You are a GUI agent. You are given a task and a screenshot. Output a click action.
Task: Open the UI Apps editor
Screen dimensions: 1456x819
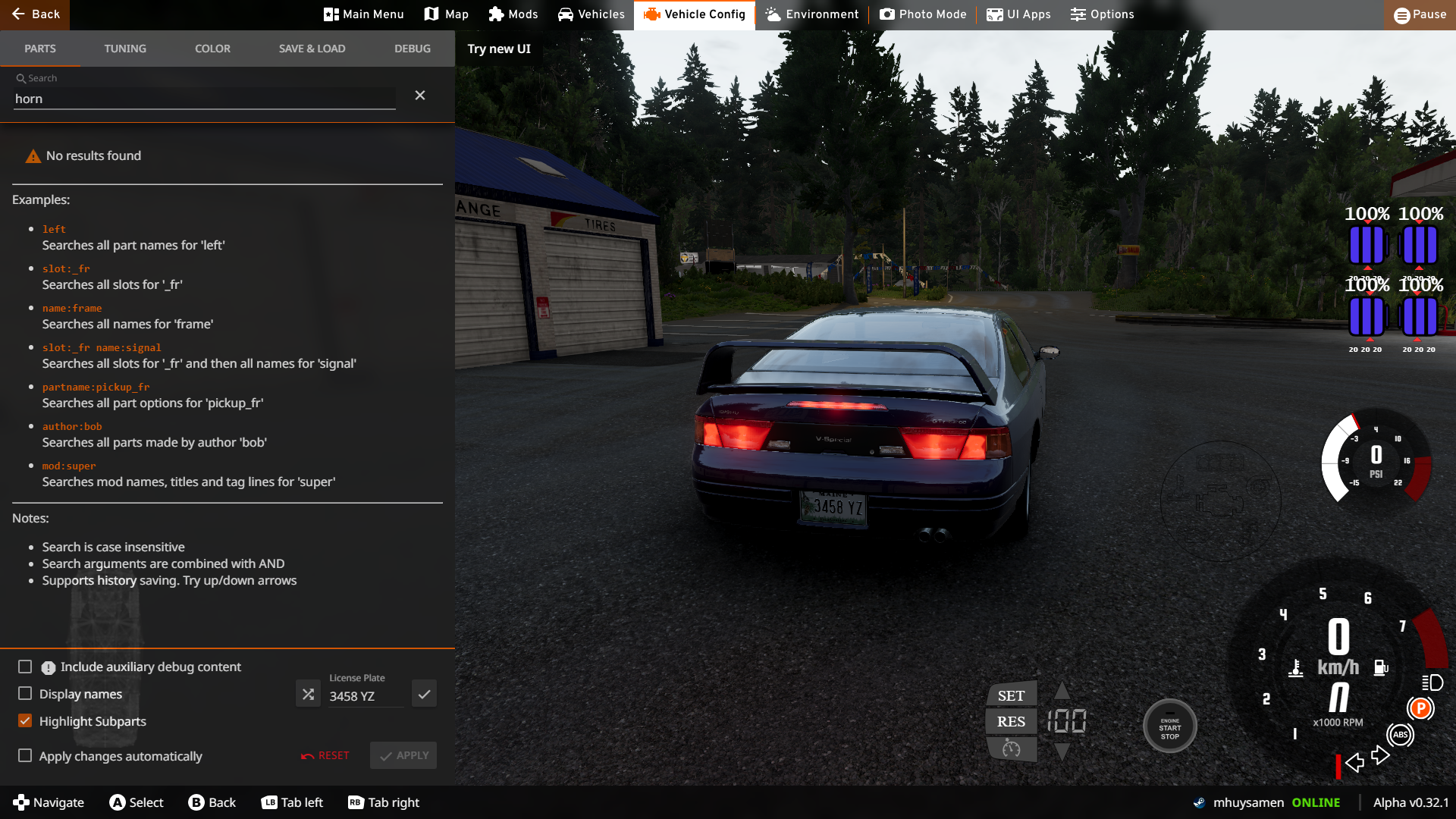[1018, 14]
